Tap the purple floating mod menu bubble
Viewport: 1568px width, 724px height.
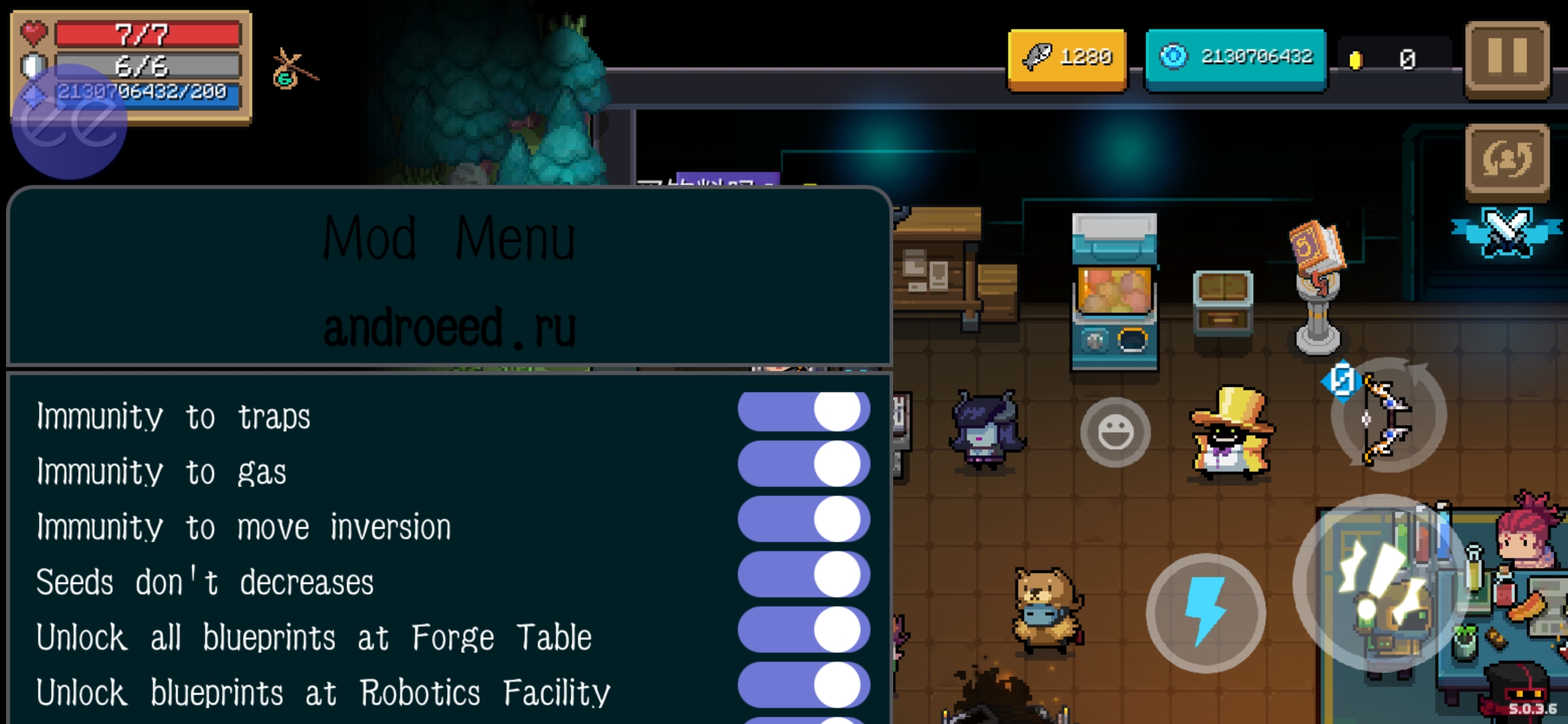[x=69, y=122]
